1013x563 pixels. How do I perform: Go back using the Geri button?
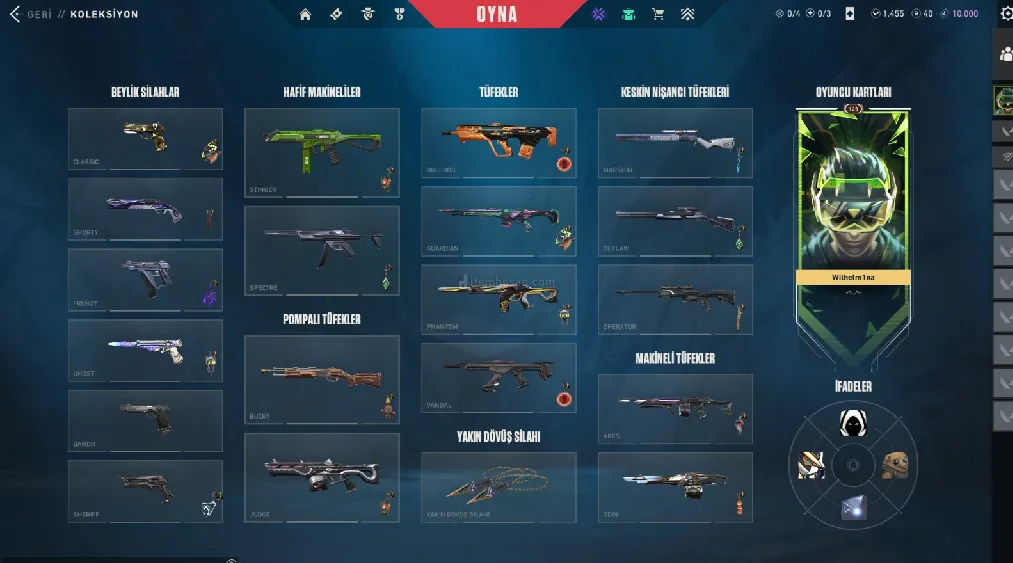(30, 15)
